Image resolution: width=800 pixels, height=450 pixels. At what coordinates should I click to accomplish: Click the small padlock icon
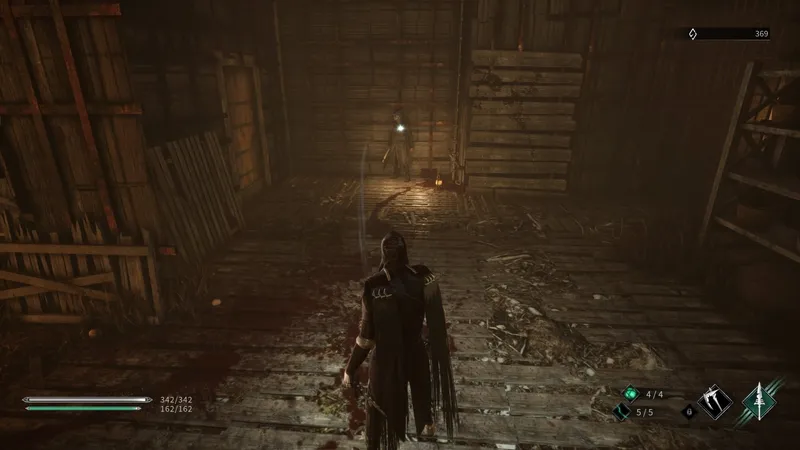688,410
